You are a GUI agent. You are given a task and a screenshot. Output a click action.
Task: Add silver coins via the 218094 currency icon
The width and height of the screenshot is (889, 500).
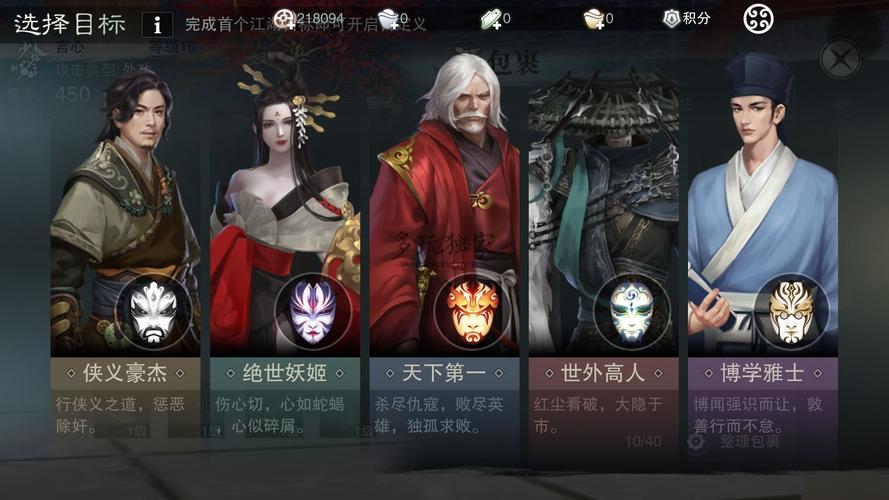pos(285,18)
